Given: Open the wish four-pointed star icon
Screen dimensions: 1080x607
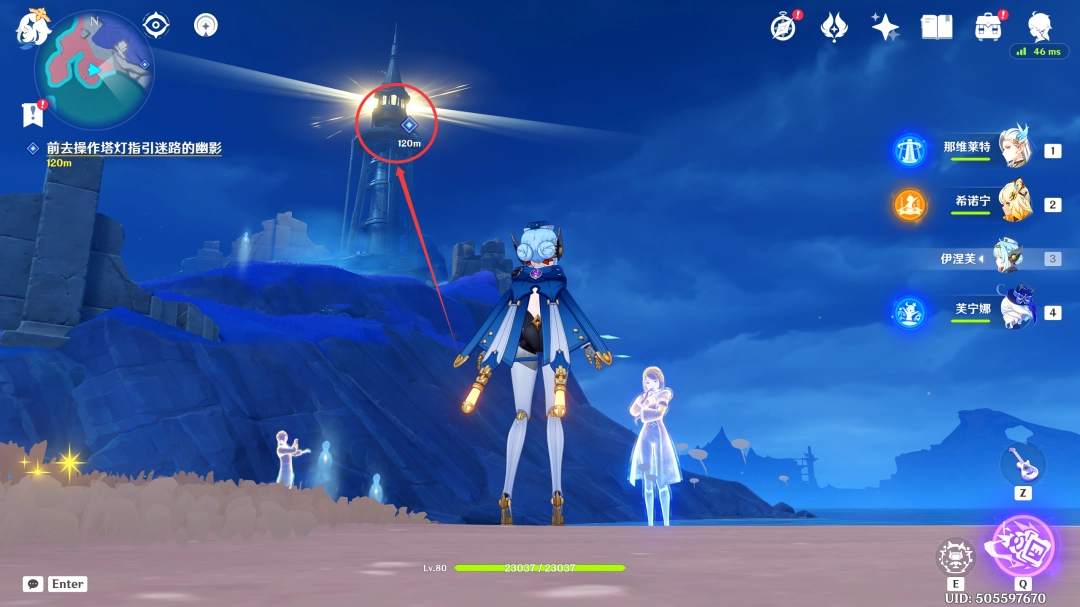Looking at the screenshot, I should tap(885, 27).
